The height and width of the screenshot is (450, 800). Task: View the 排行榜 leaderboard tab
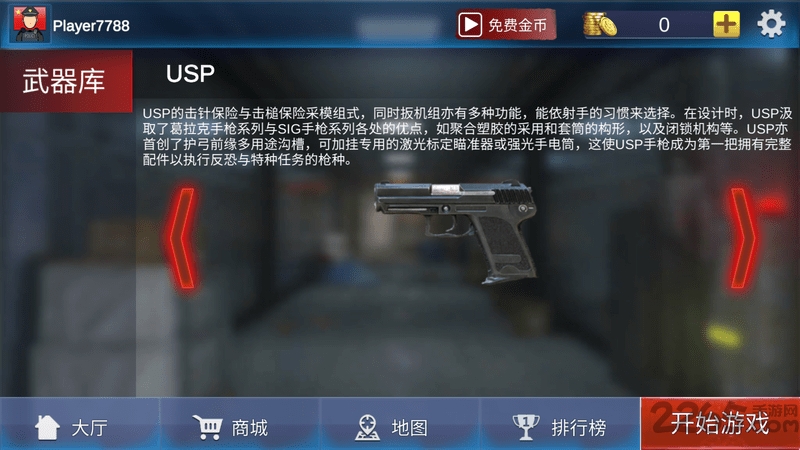click(560, 427)
